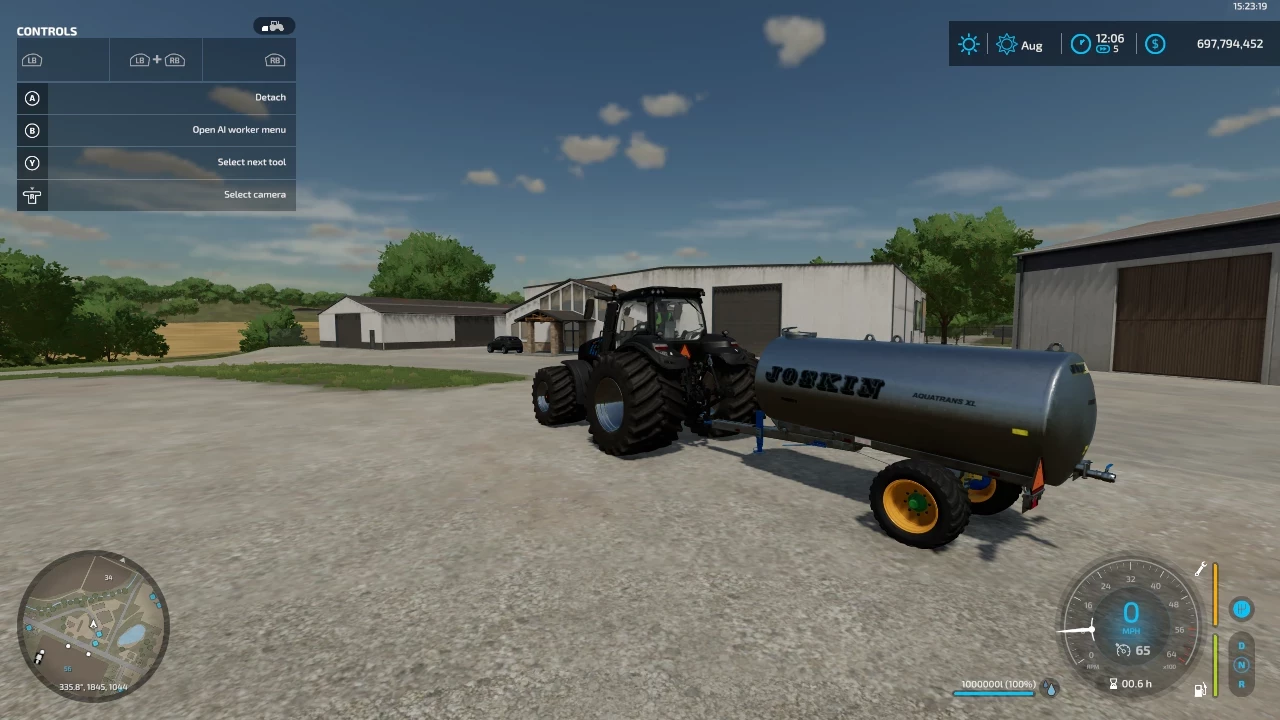Click the hourglass operating hours icon
The width and height of the screenshot is (1280, 720).
(1114, 682)
